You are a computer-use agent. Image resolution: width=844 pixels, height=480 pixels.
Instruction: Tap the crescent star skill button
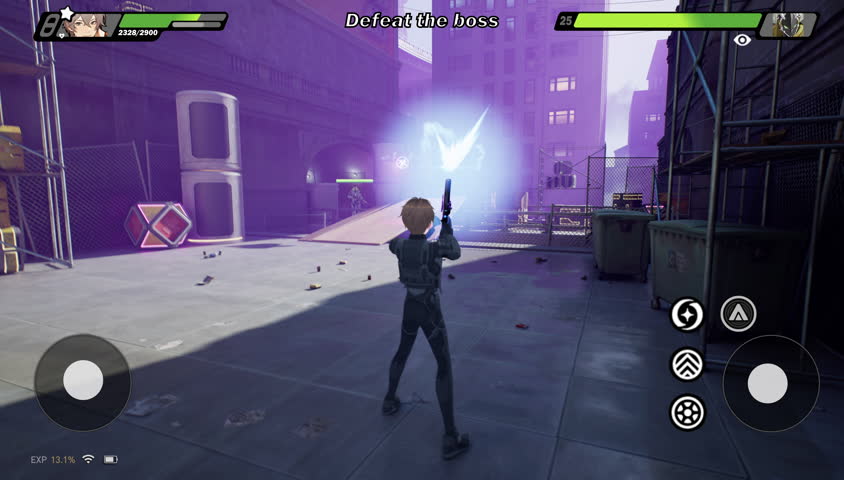tap(687, 314)
